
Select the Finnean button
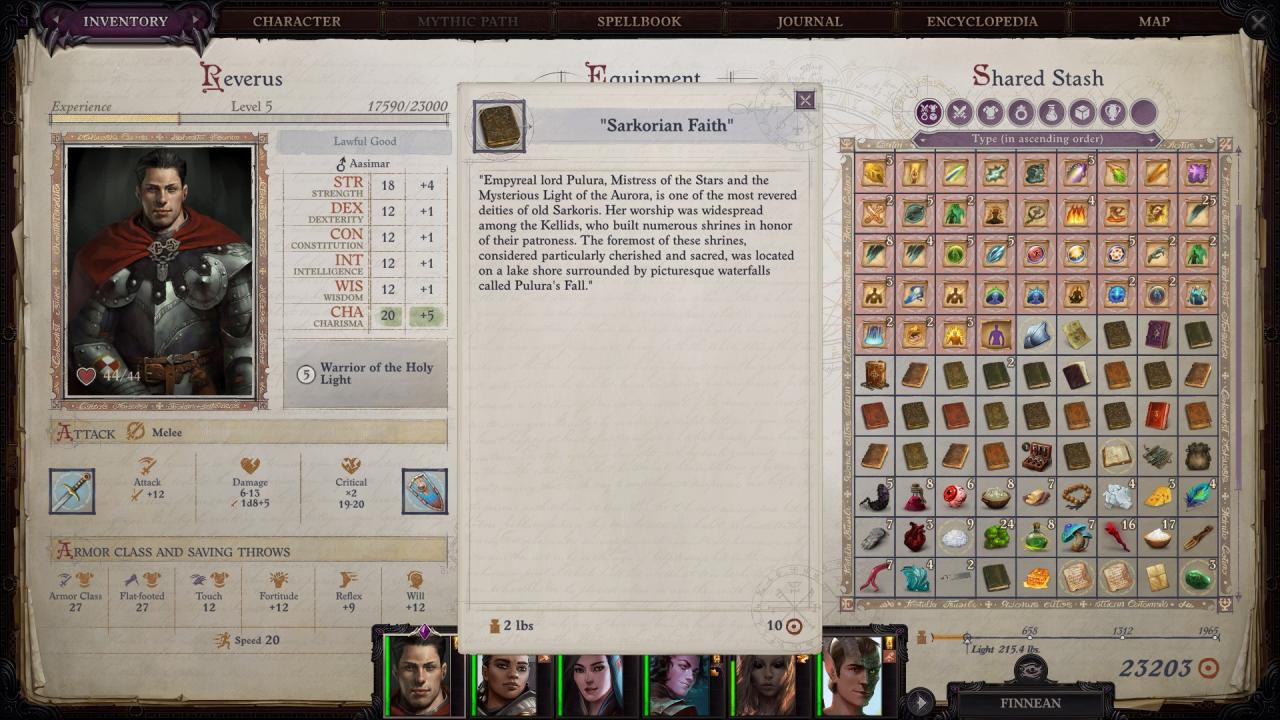click(x=1030, y=702)
